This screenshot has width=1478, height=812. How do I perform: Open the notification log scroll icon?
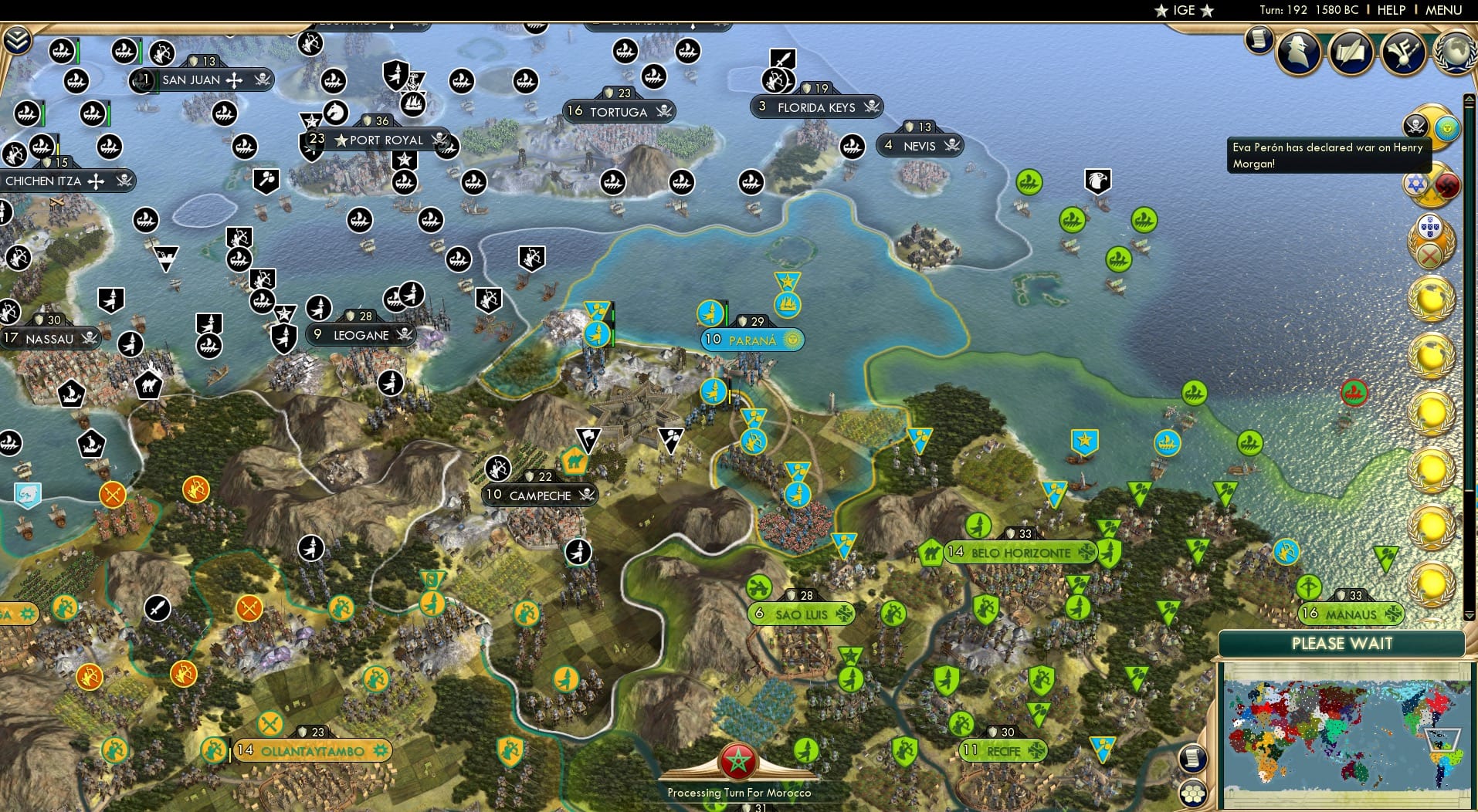point(1259,40)
